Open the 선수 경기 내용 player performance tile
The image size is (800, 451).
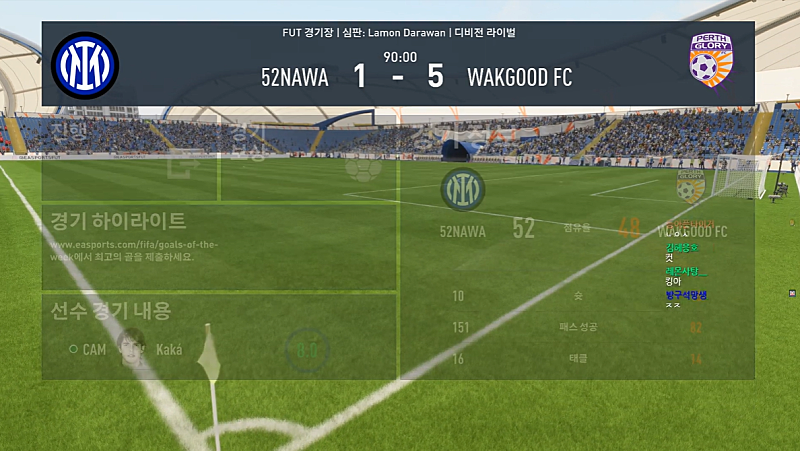pos(219,337)
